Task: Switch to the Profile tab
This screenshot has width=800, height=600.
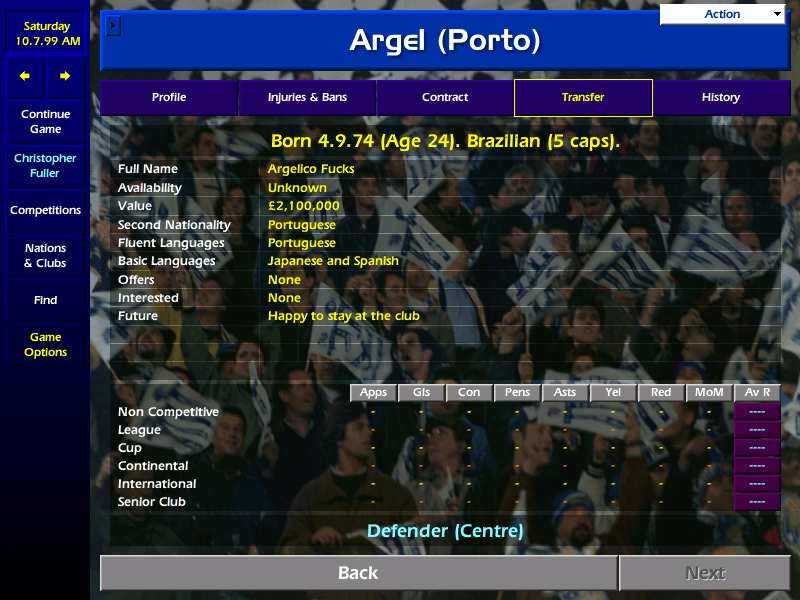Action: tap(169, 98)
